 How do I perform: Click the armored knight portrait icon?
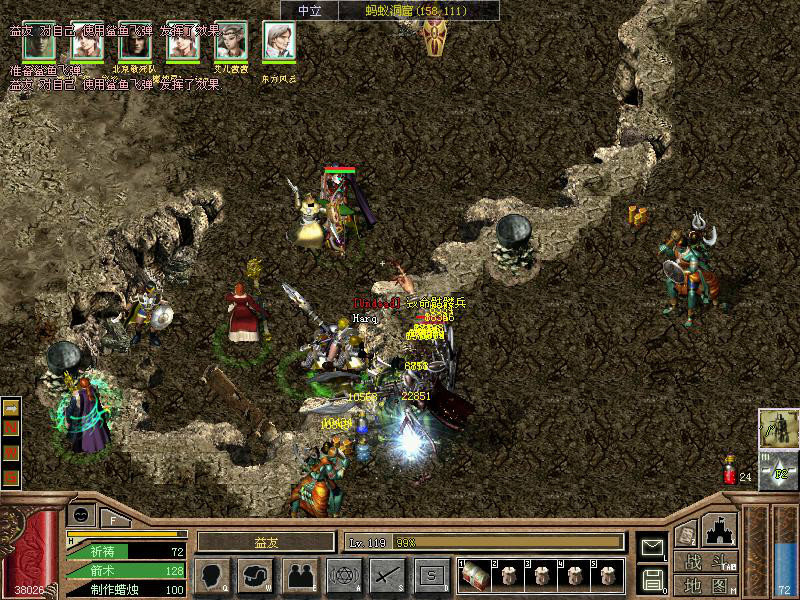click(777, 428)
